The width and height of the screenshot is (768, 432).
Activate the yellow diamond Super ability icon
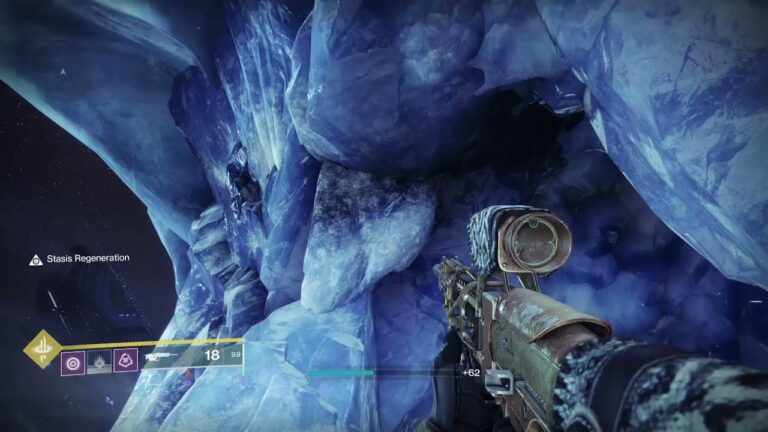(x=42, y=349)
